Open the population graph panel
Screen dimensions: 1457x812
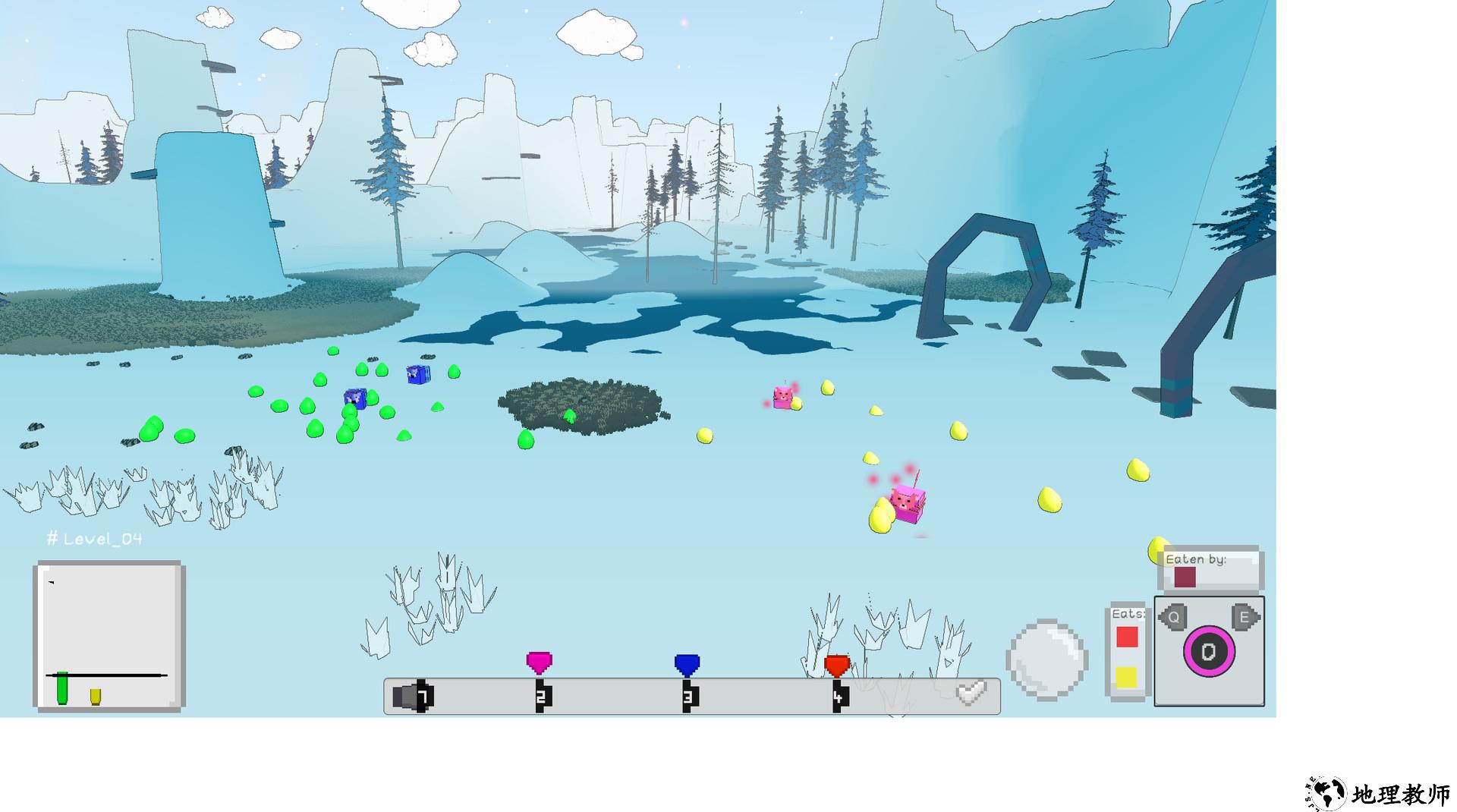(109, 636)
